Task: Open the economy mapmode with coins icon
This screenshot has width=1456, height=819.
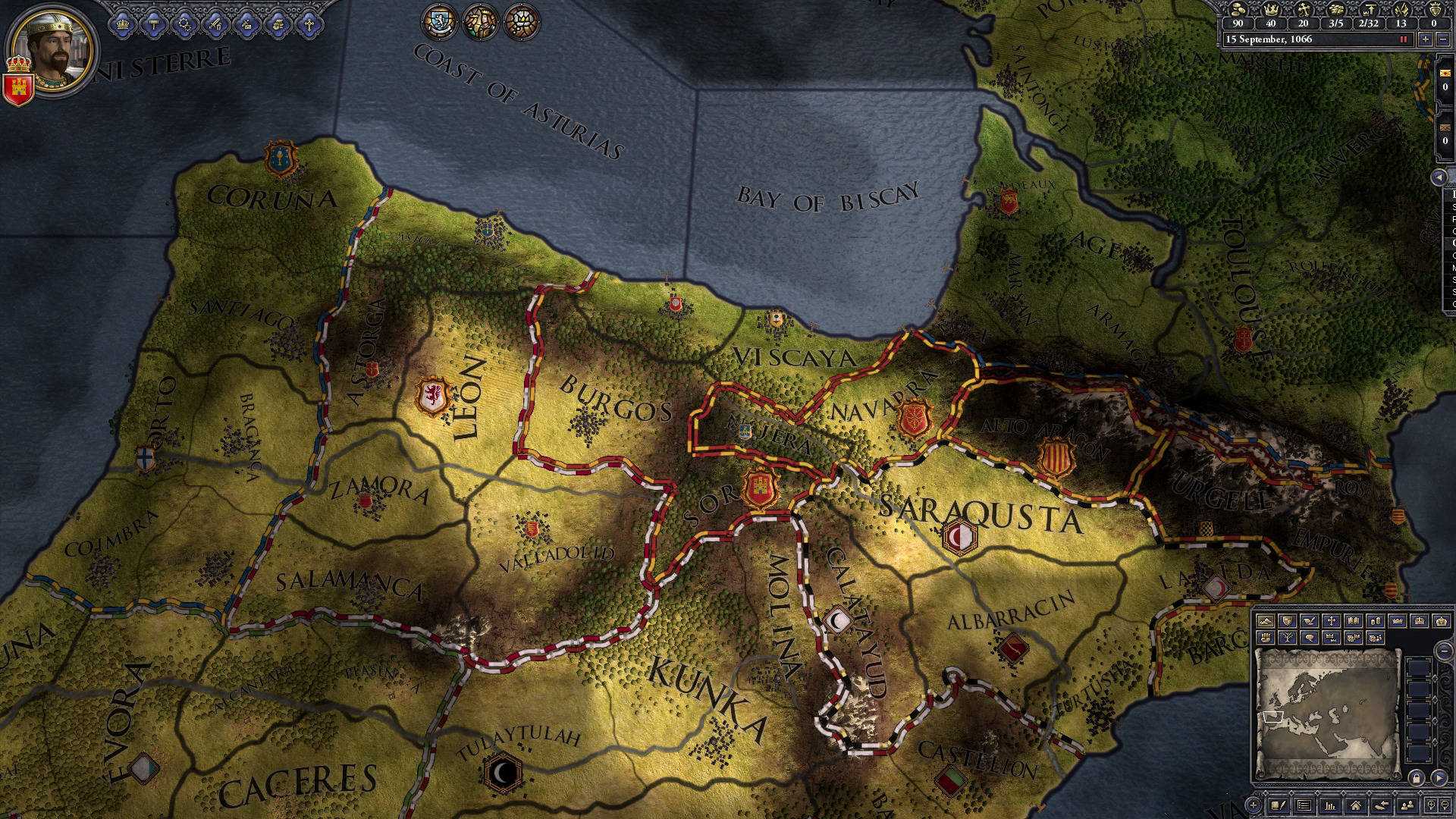Action: coord(1376,620)
